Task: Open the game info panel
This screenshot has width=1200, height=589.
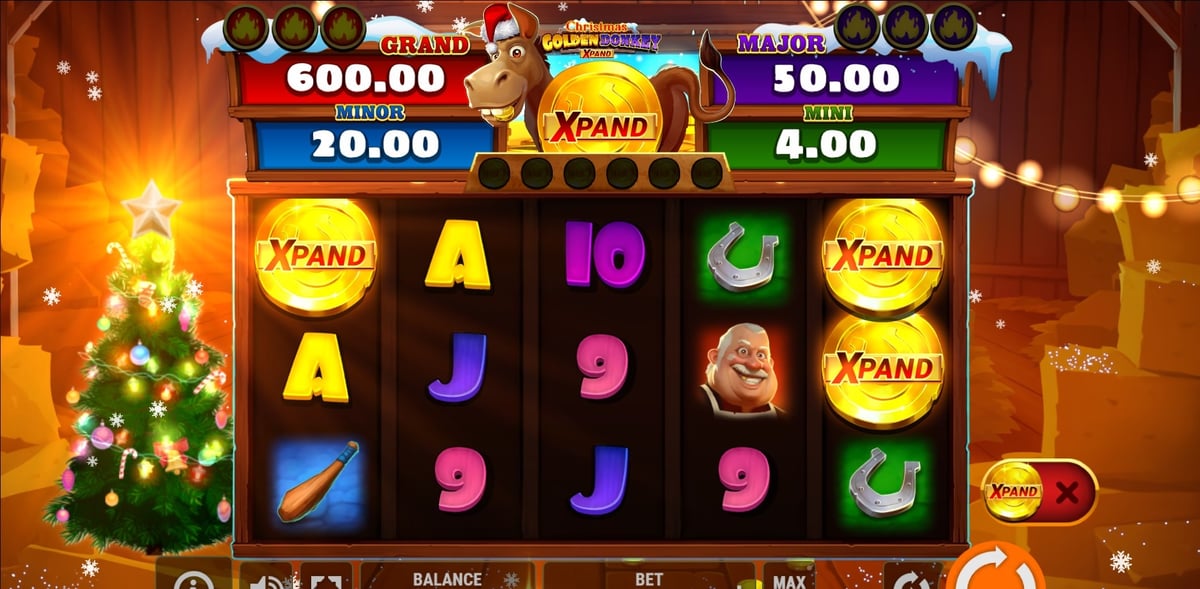Action: point(194,579)
